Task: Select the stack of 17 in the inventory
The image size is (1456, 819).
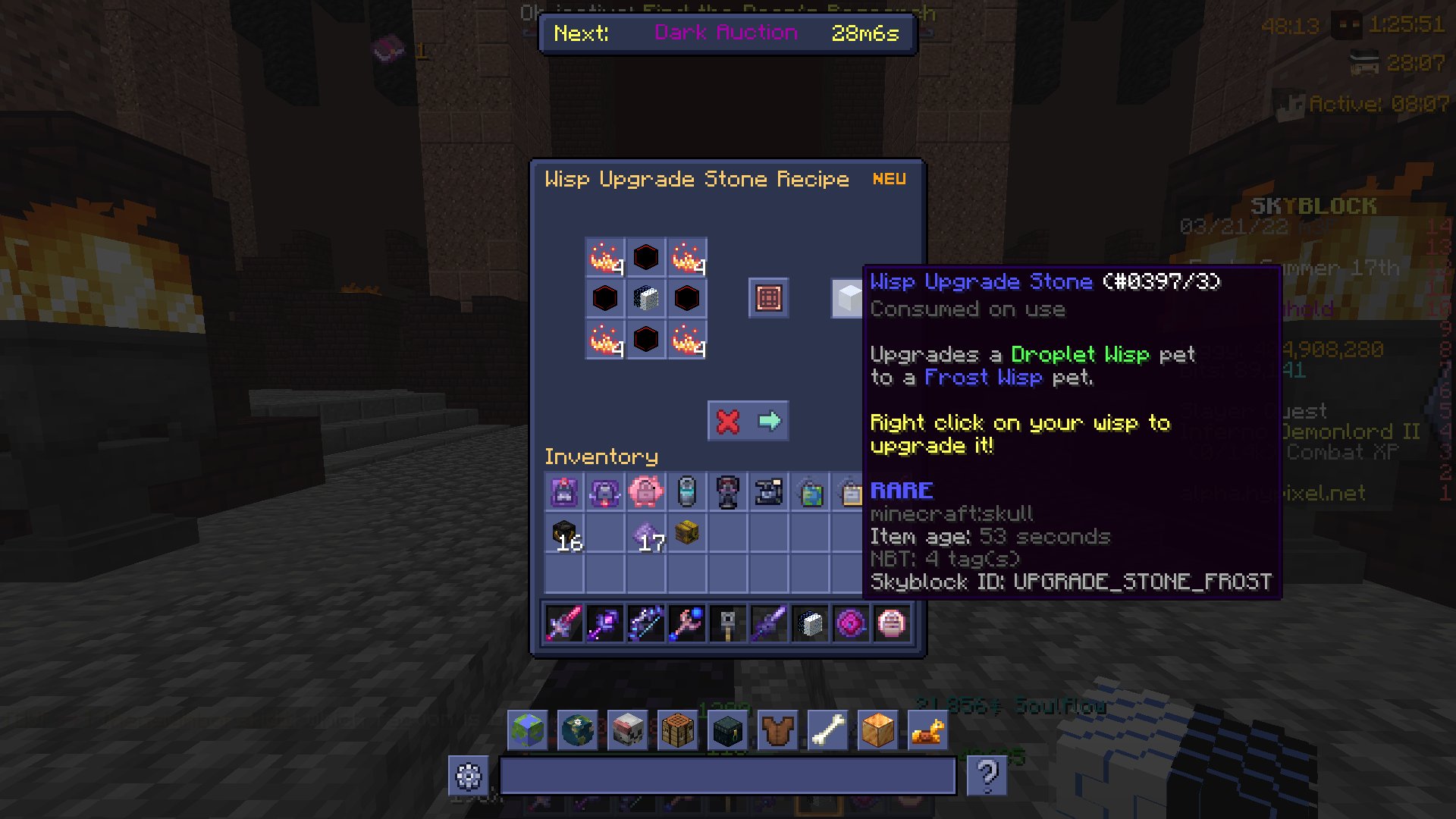Action: [x=645, y=533]
